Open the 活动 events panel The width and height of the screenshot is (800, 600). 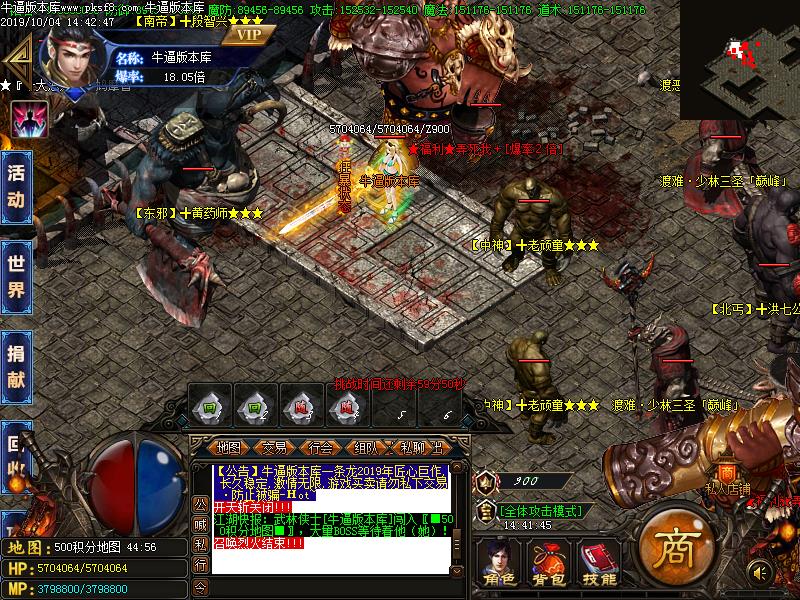[x=16, y=185]
